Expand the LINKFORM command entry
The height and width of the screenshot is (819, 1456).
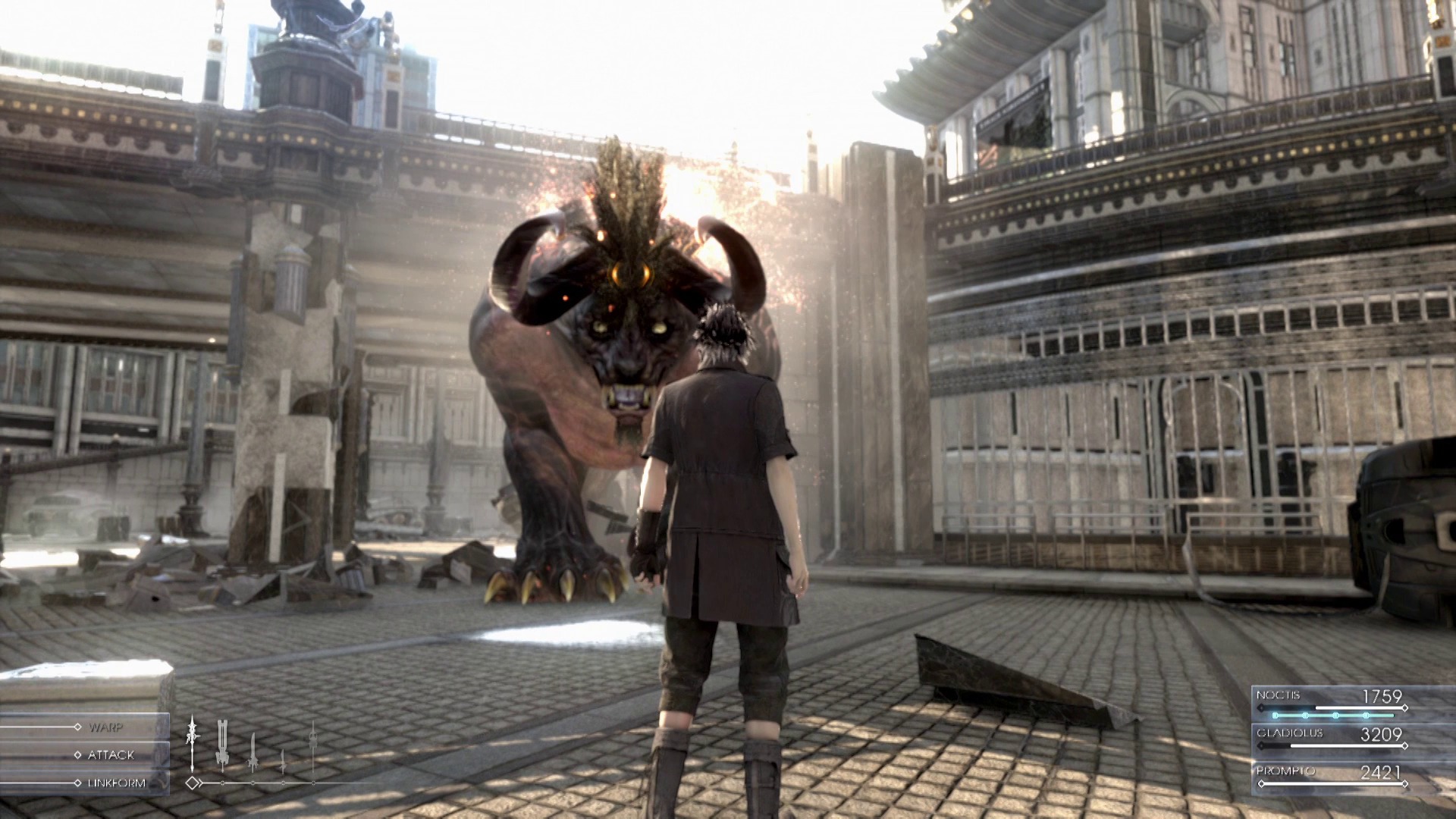click(118, 783)
